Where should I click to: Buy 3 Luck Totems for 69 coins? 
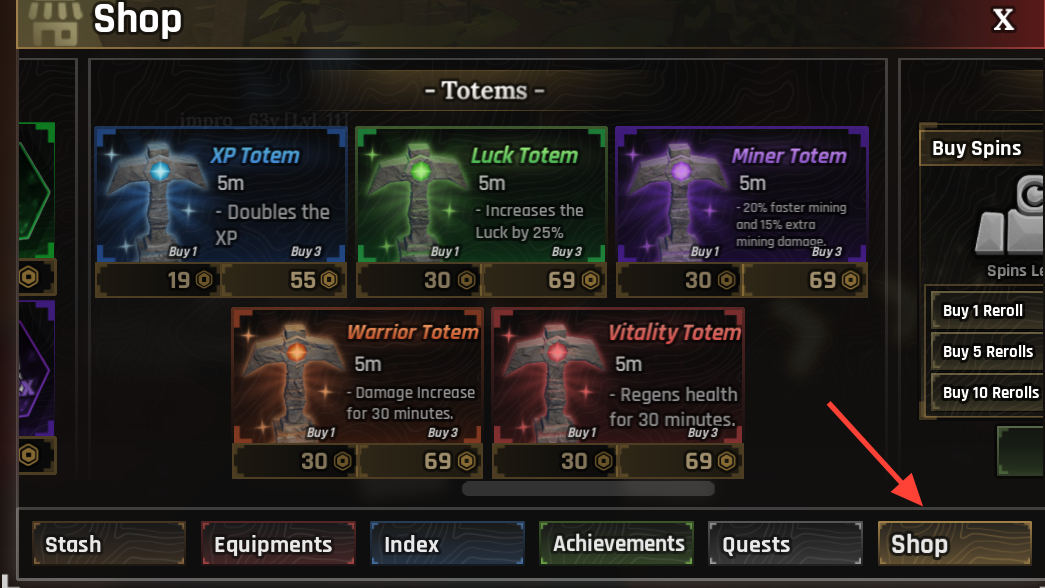545,280
